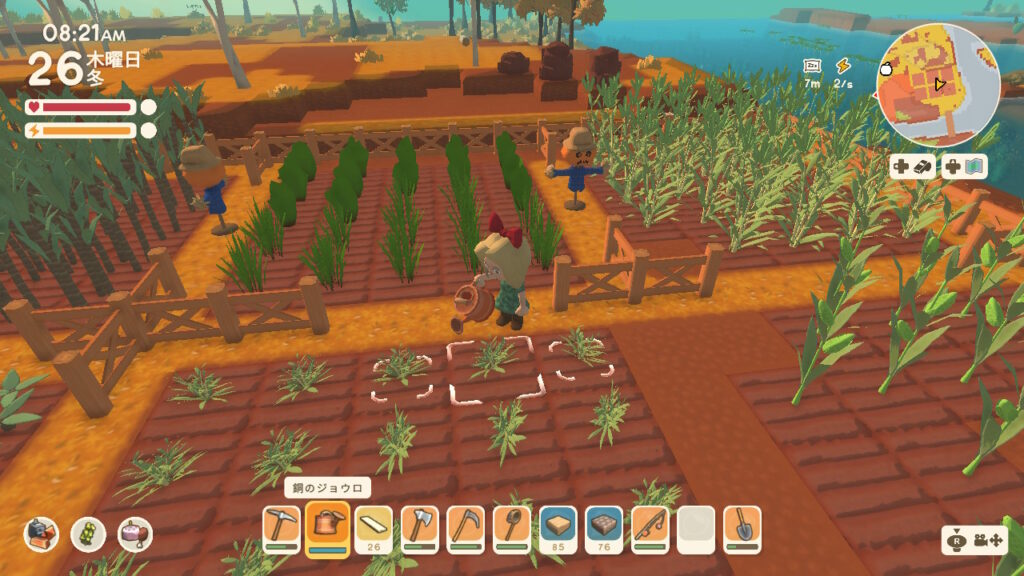Select the pickaxe in the hotbar
Viewport: 1024px width, 576px height.
click(281, 525)
